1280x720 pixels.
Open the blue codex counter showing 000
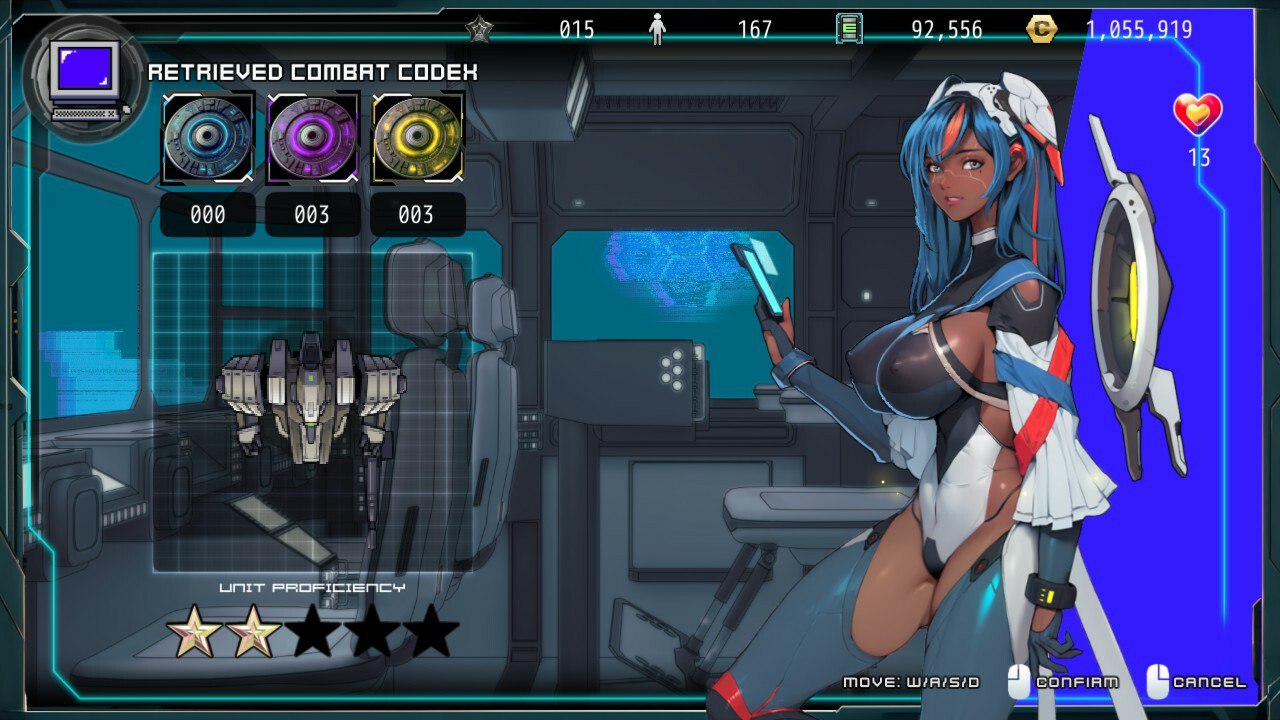tap(207, 213)
